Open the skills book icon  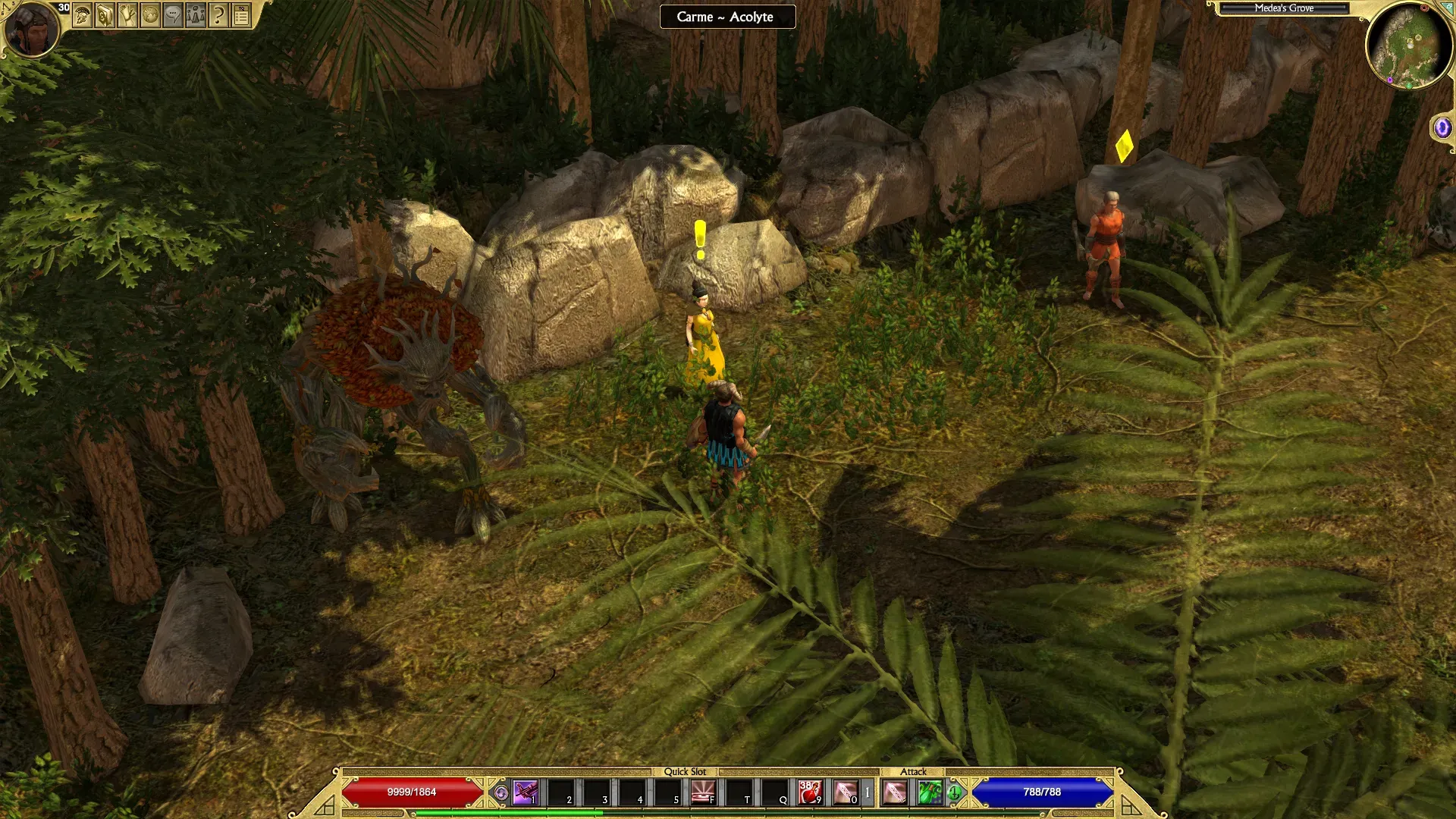105,15
